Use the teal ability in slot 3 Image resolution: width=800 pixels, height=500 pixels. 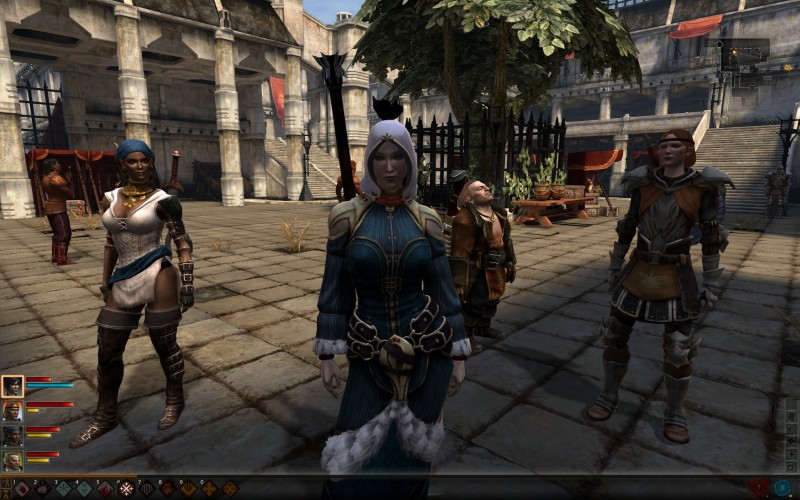[x=63, y=489]
